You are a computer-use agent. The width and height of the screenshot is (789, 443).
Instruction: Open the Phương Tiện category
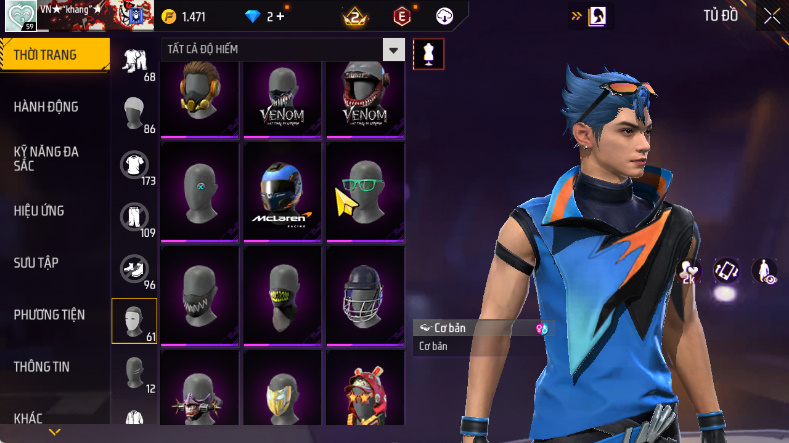pos(49,315)
